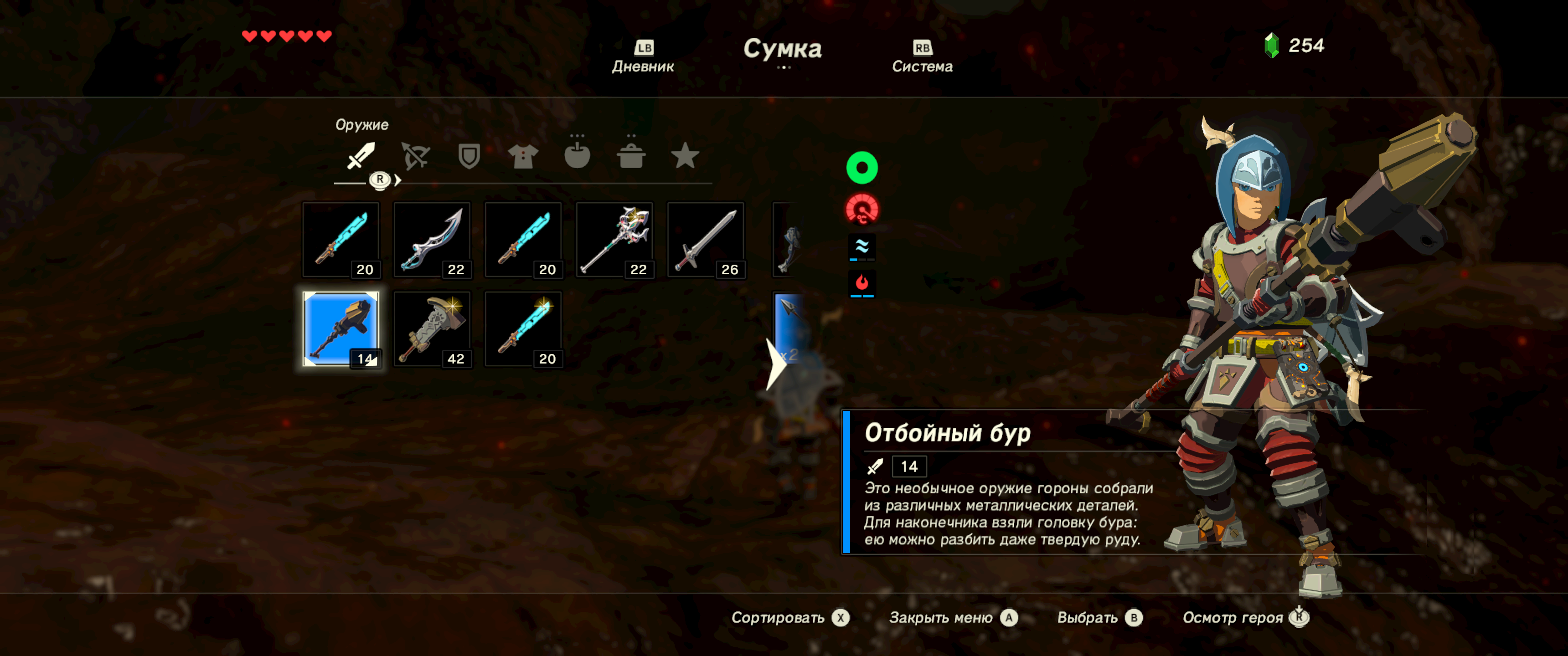Click the white arrow to next page

tap(775, 364)
